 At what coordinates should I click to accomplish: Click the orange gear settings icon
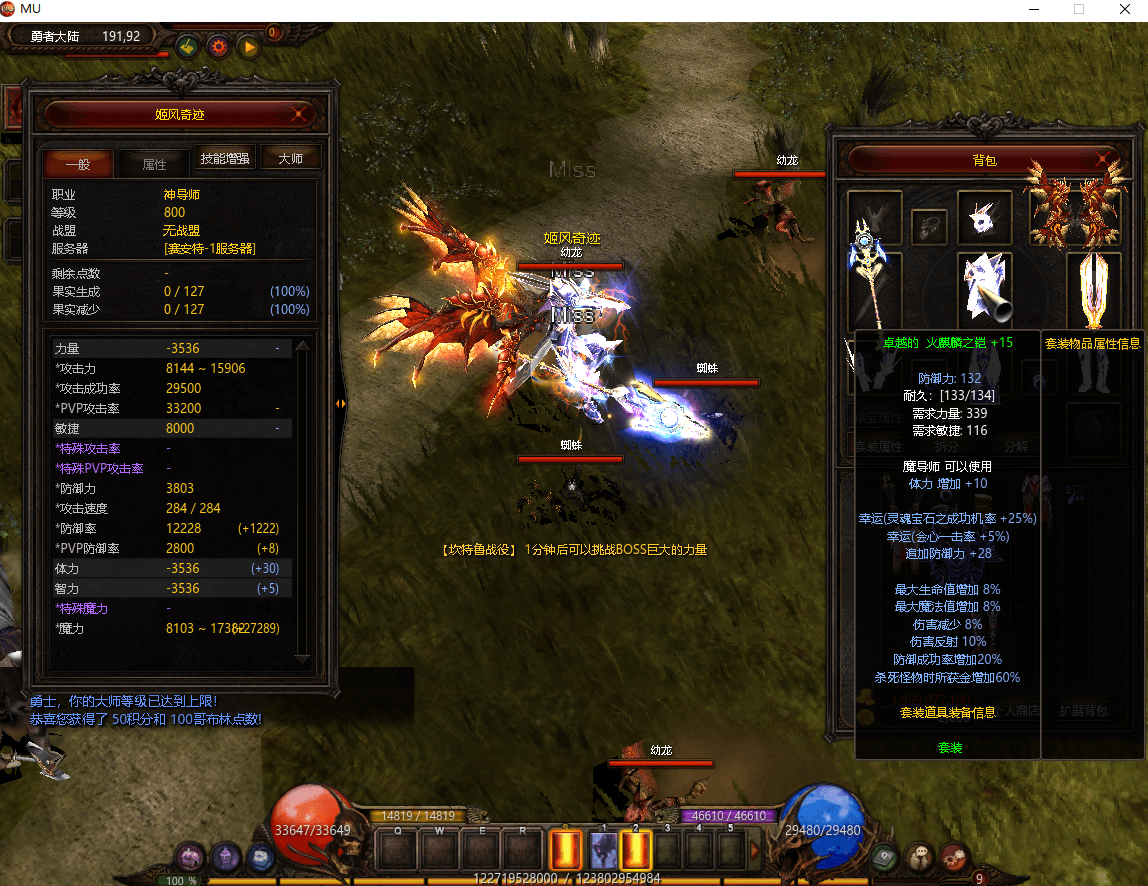[217, 46]
